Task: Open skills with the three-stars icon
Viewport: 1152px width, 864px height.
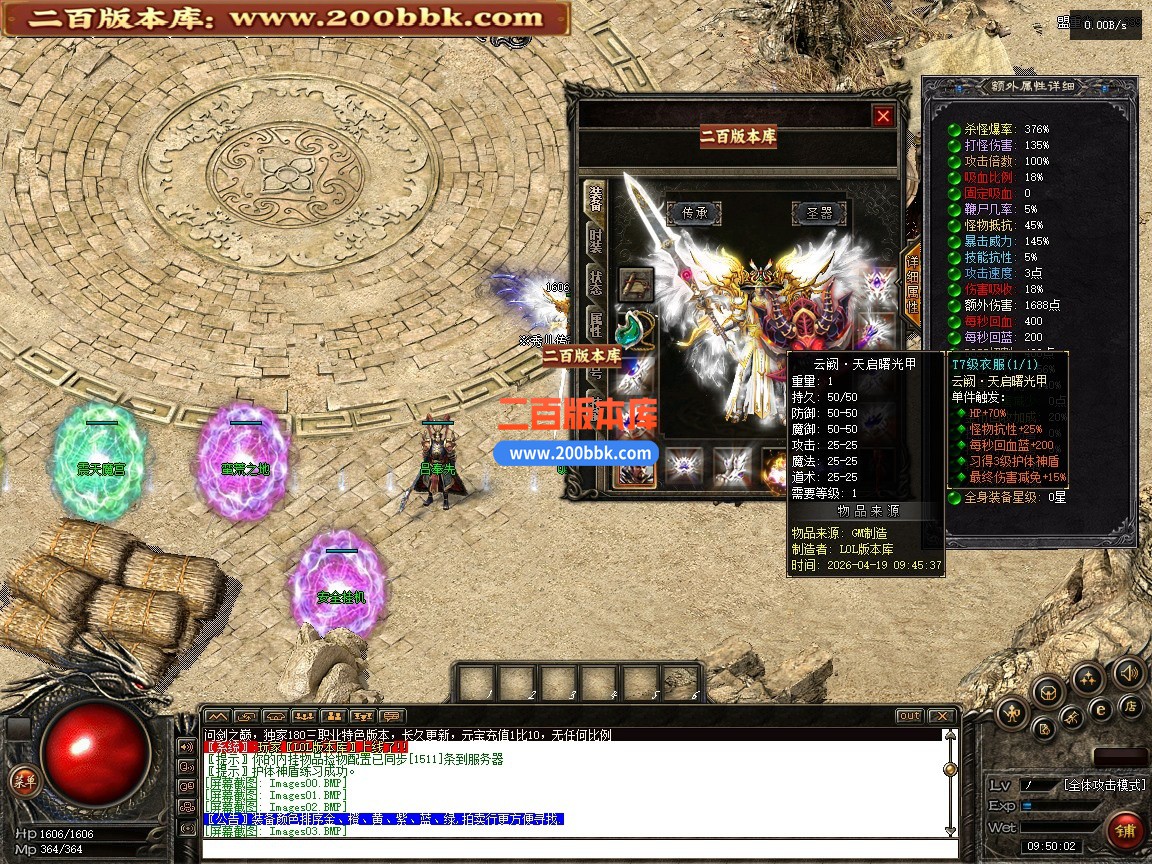Action: coord(1087,679)
